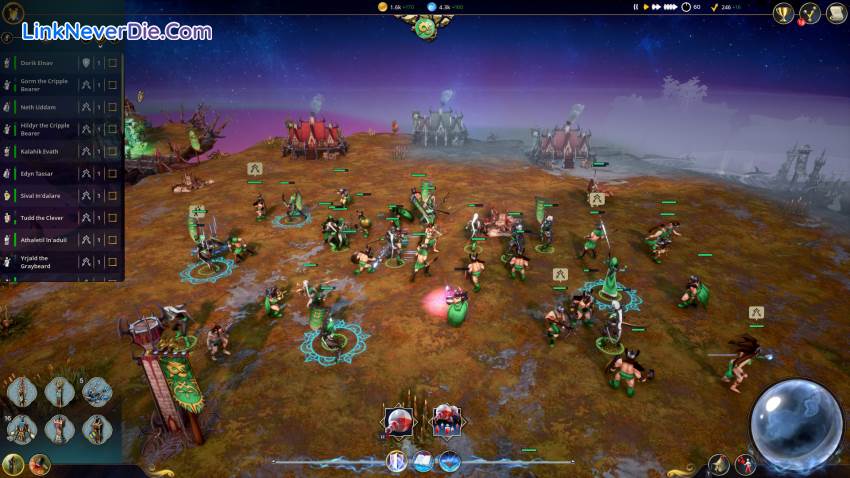Set game speed to double fast-forward
Image resolution: width=850 pixels, height=478 pixels.
pos(658,7)
